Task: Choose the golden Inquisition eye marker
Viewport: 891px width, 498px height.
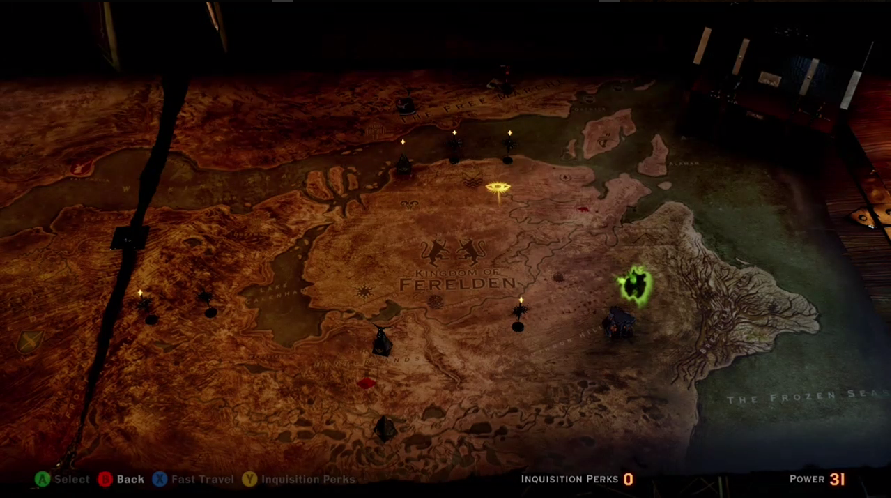Action: tap(497, 187)
